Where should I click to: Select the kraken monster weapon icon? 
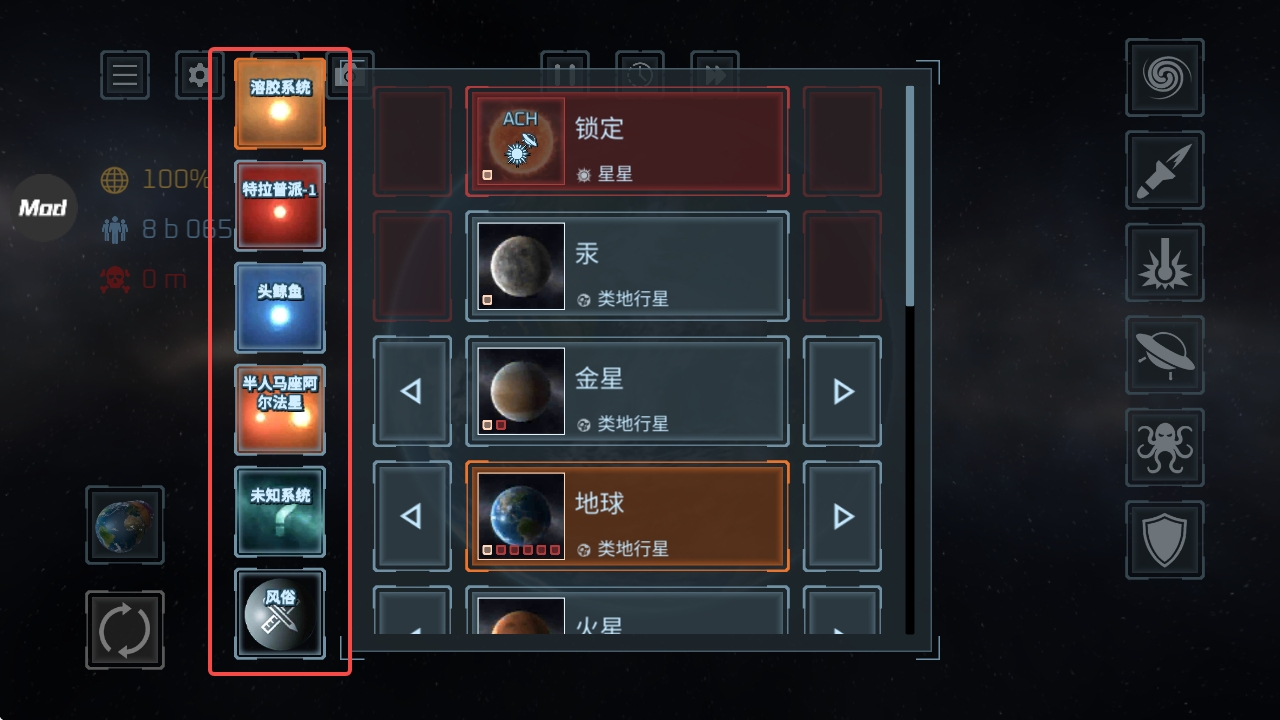click(1164, 448)
